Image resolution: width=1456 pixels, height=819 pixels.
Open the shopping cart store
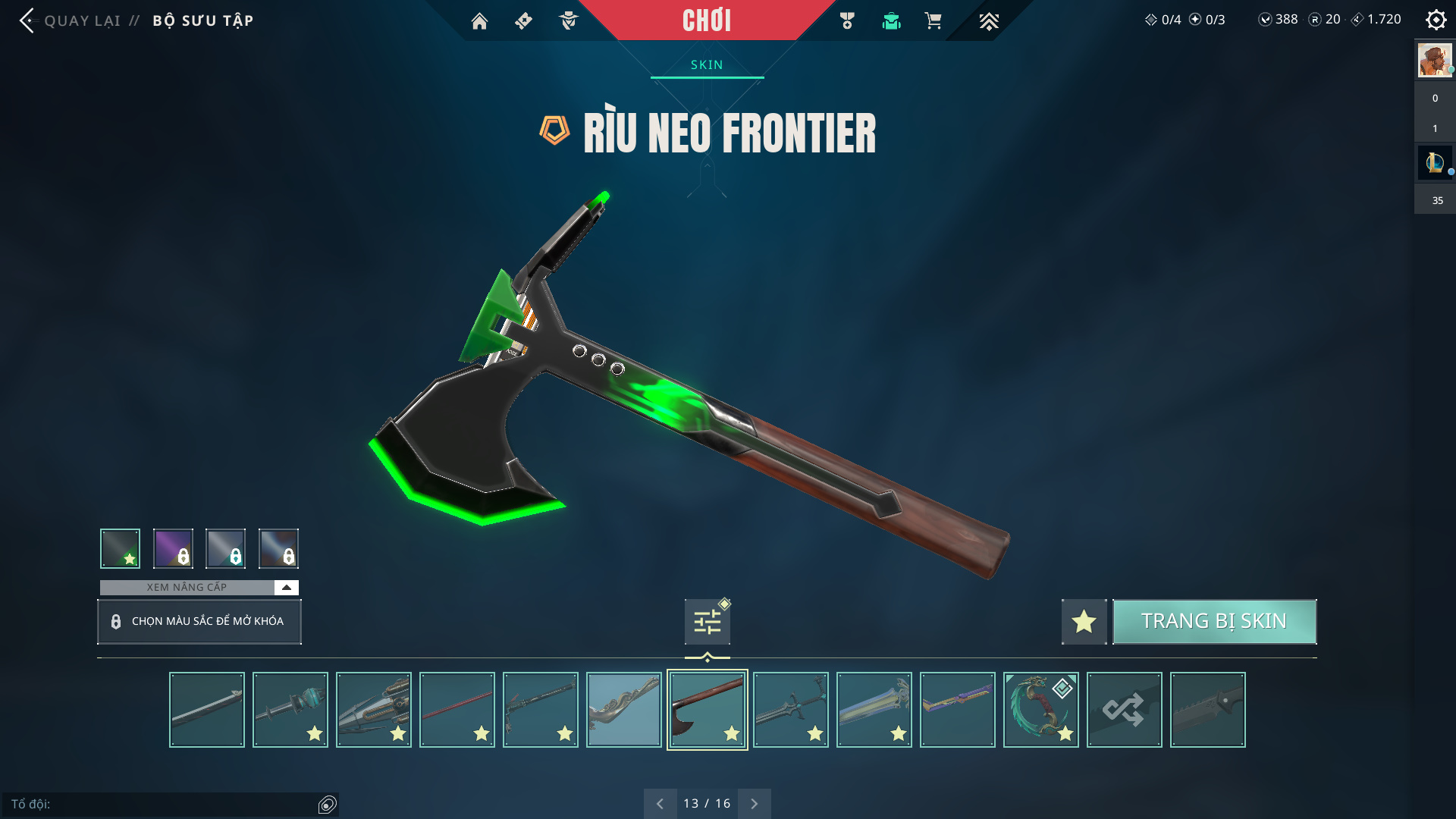coord(933,21)
